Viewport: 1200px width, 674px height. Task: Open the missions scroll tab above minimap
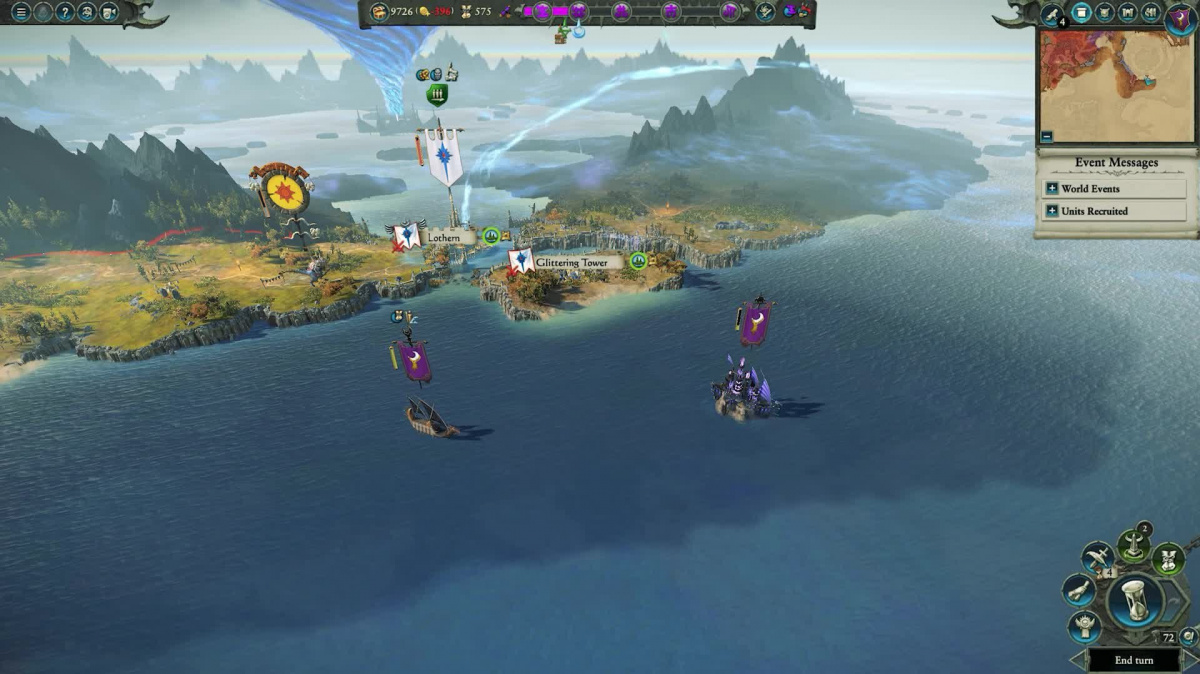1051,14
